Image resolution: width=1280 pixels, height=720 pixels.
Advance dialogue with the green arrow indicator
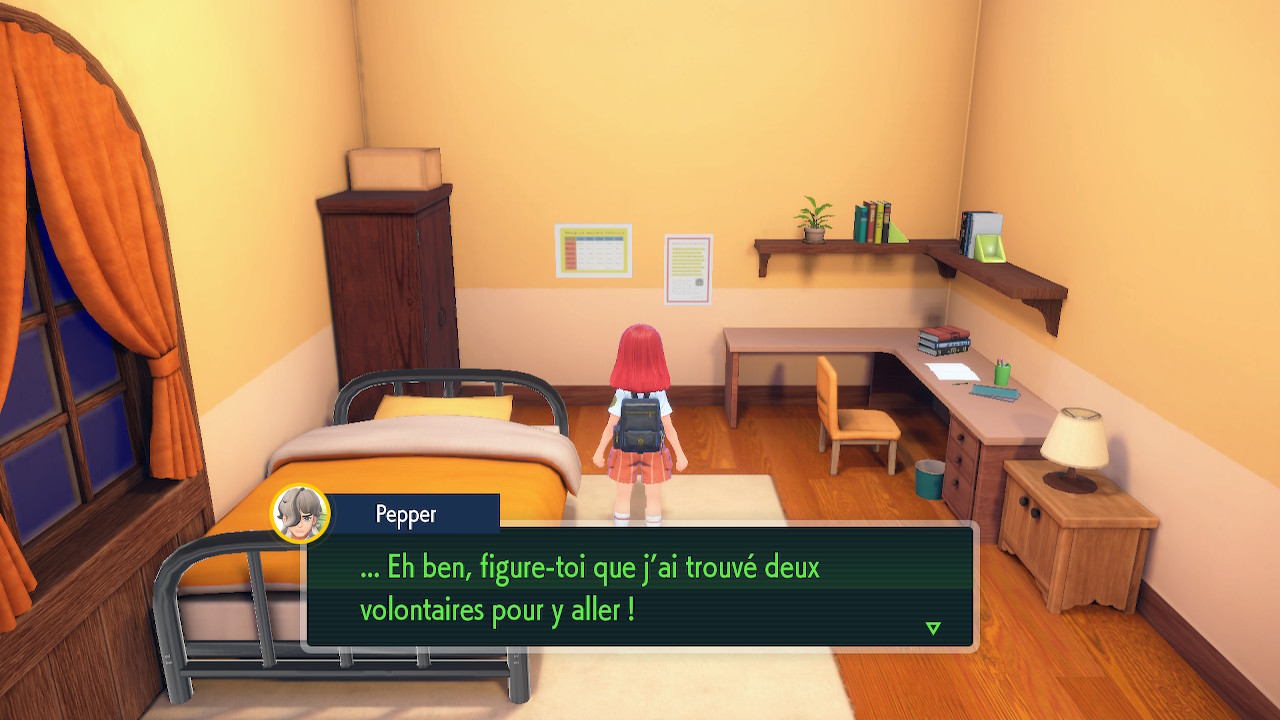[x=933, y=628]
